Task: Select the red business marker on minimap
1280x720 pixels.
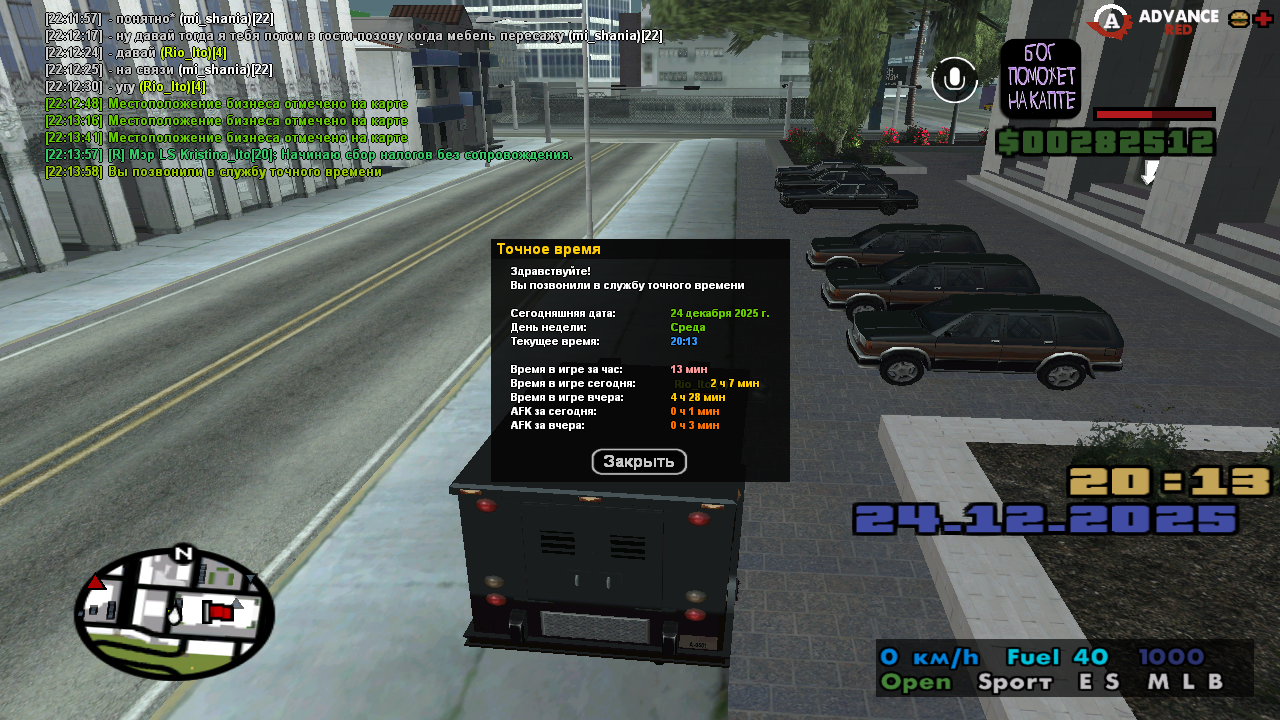Action: (x=218, y=611)
